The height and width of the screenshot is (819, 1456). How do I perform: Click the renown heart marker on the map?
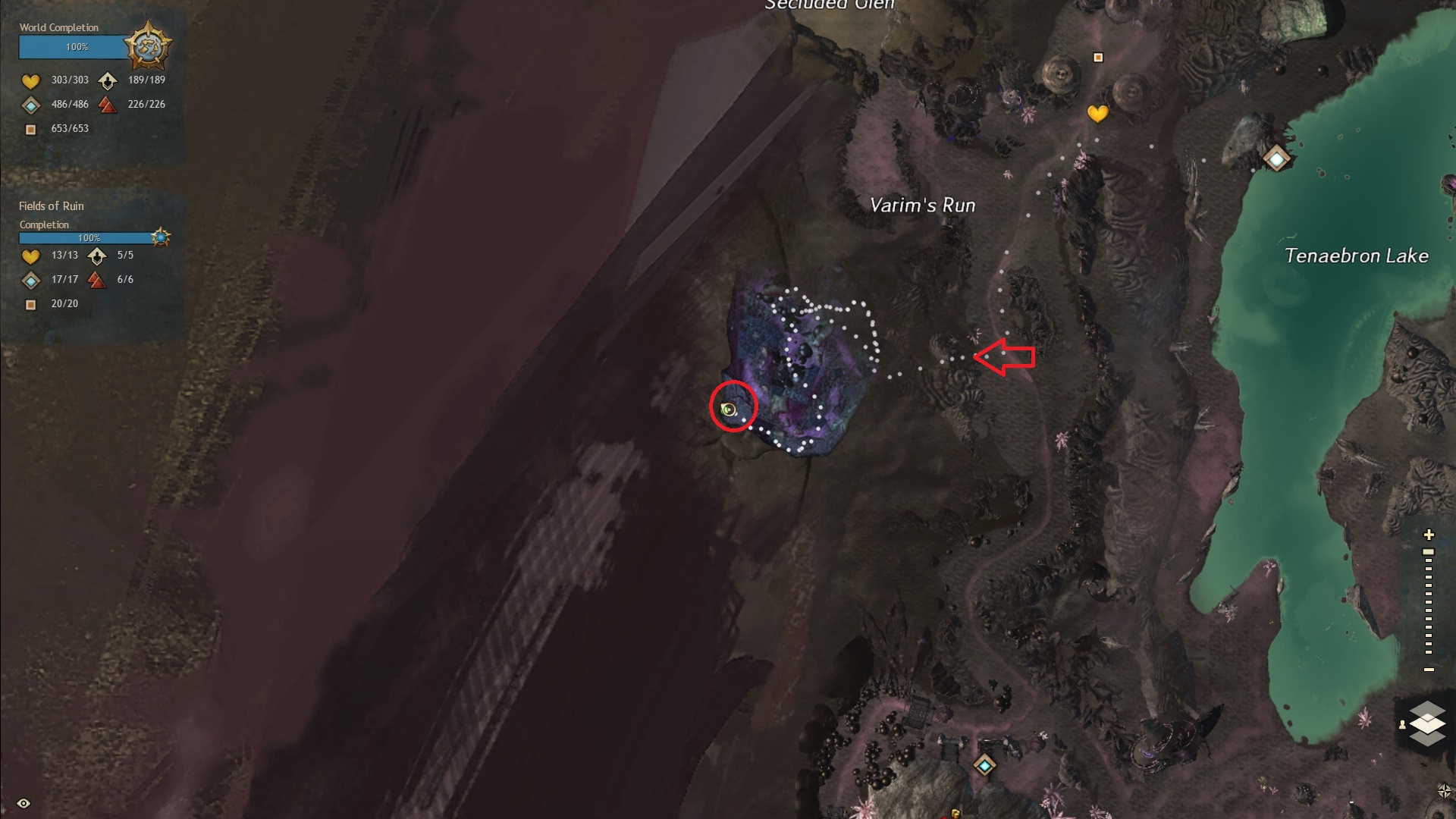tap(1097, 114)
